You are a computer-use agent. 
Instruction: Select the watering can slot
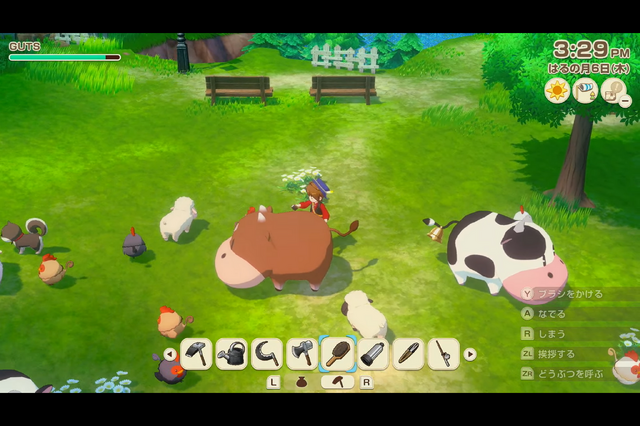coord(232,354)
